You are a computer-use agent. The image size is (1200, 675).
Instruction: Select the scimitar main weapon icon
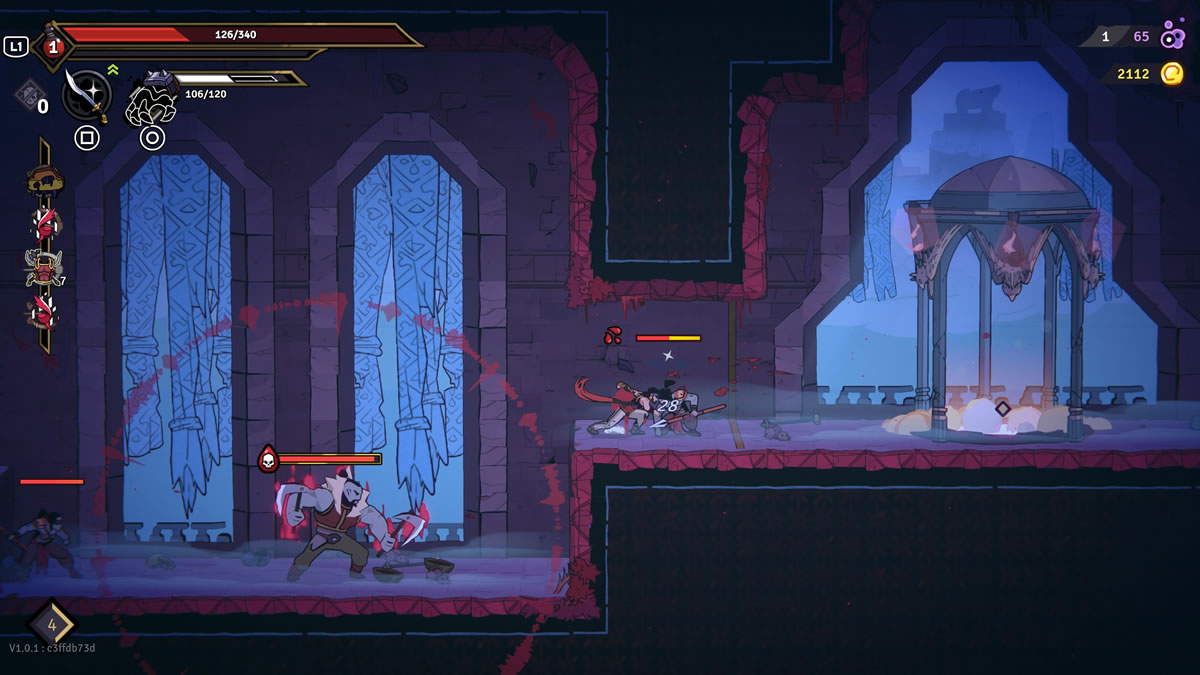tap(86, 94)
